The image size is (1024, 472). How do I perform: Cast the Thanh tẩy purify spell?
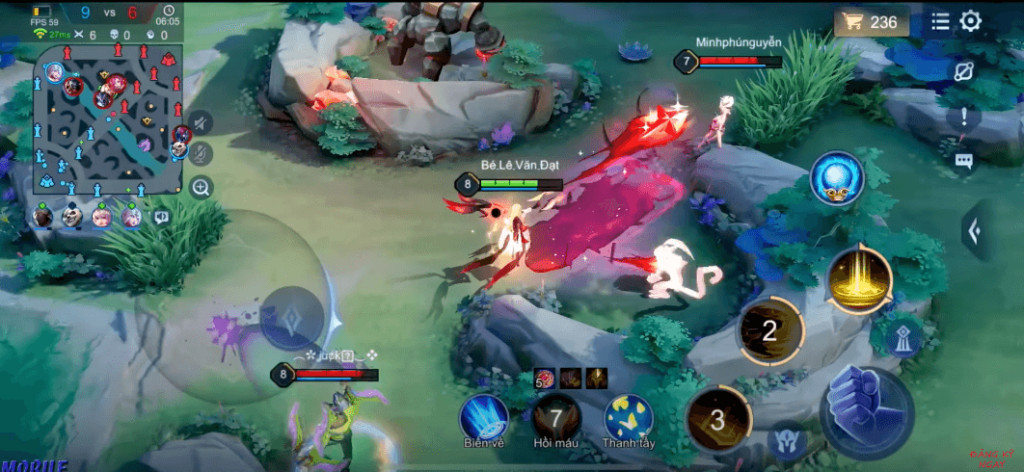pos(629,417)
